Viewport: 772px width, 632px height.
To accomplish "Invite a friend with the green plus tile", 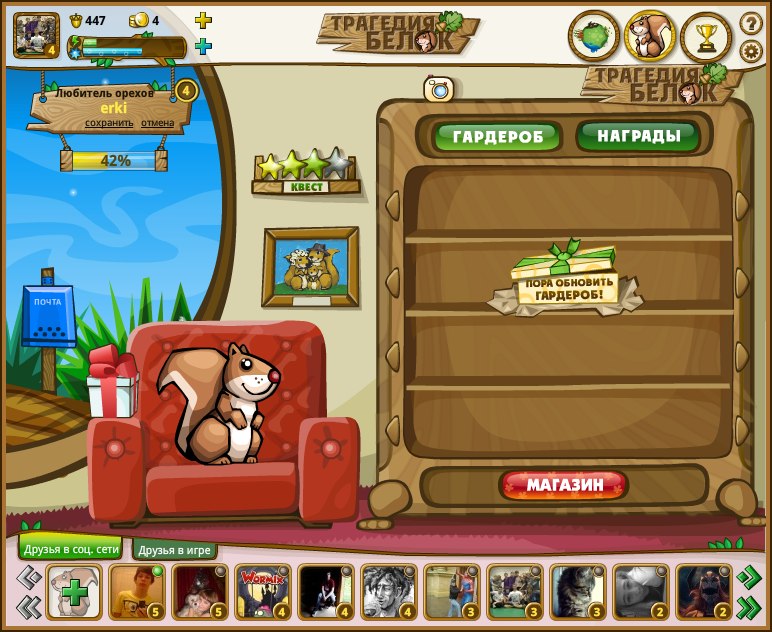I will tap(74, 592).
